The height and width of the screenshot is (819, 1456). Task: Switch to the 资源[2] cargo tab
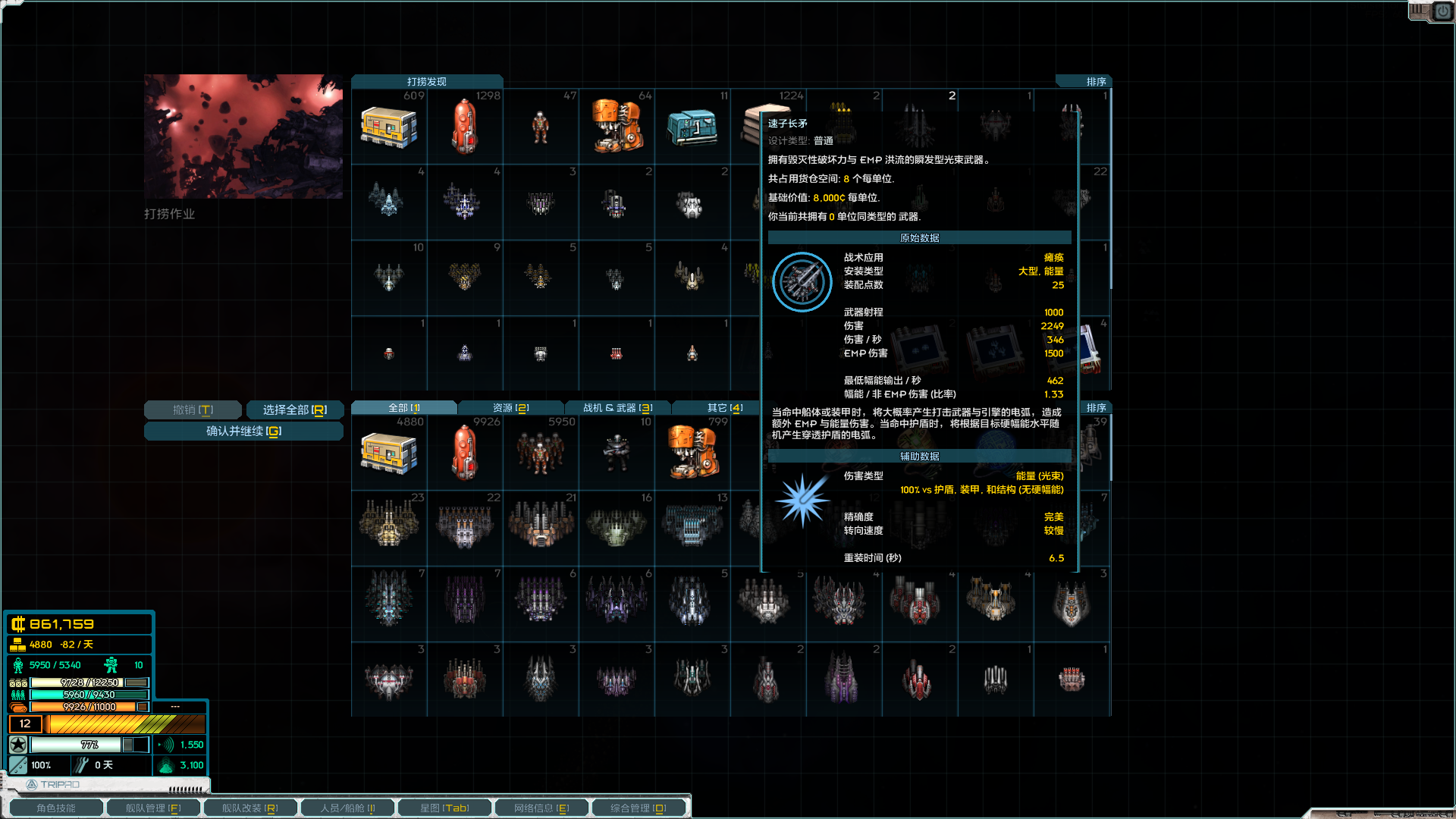coord(510,407)
